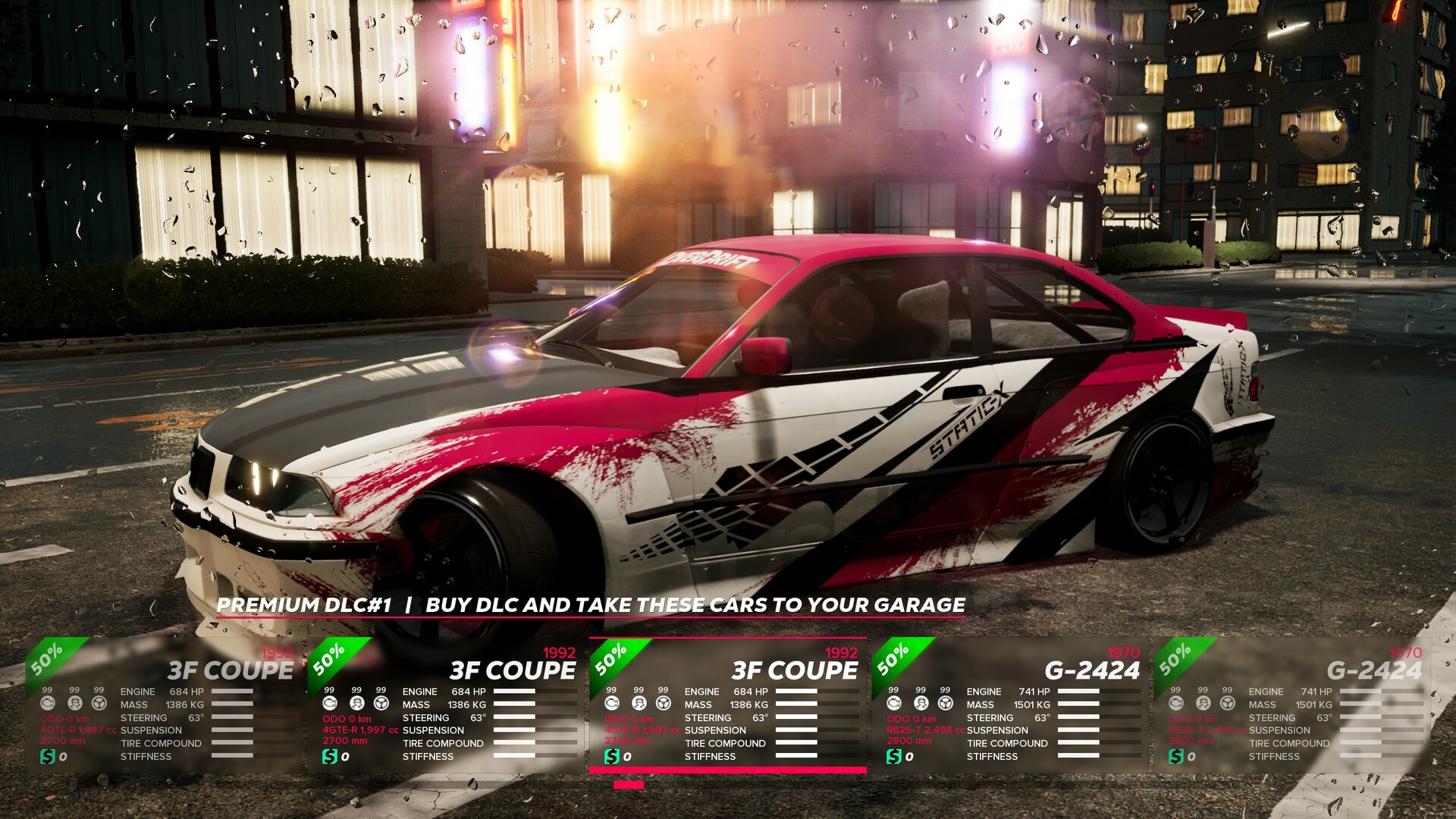
Task: Click the S currency icon on the first 3F Coupe card
Action: point(47,757)
